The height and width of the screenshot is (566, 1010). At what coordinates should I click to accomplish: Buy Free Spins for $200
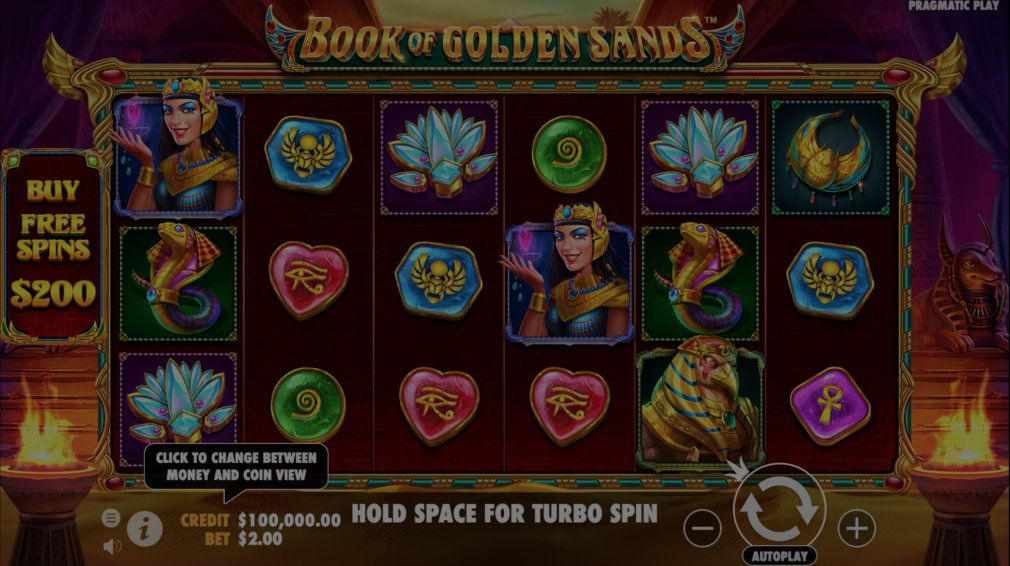click(x=57, y=245)
